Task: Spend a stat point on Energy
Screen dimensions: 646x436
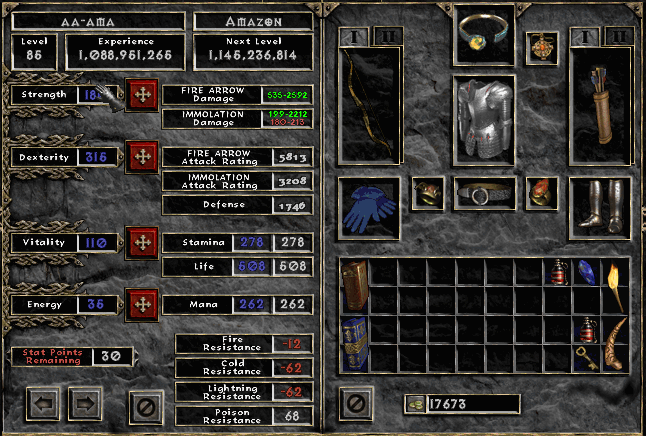Action: [x=141, y=302]
